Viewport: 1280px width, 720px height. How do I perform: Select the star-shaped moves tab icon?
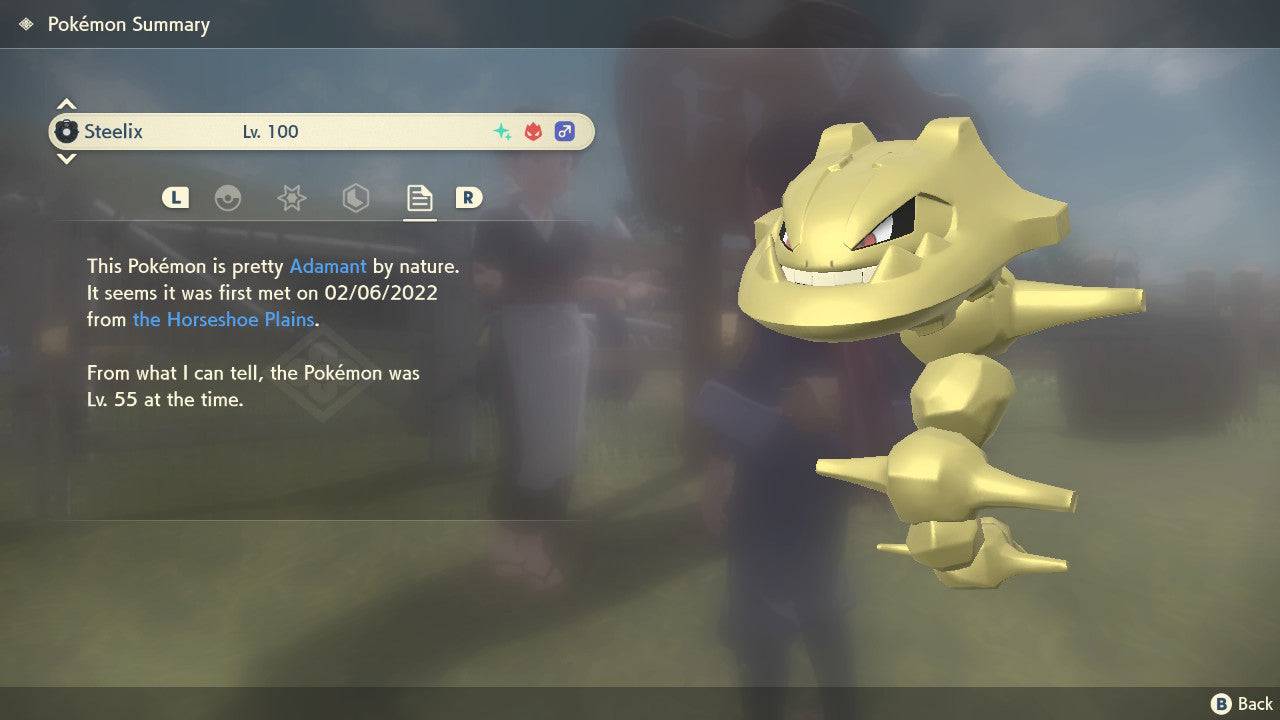tap(291, 198)
